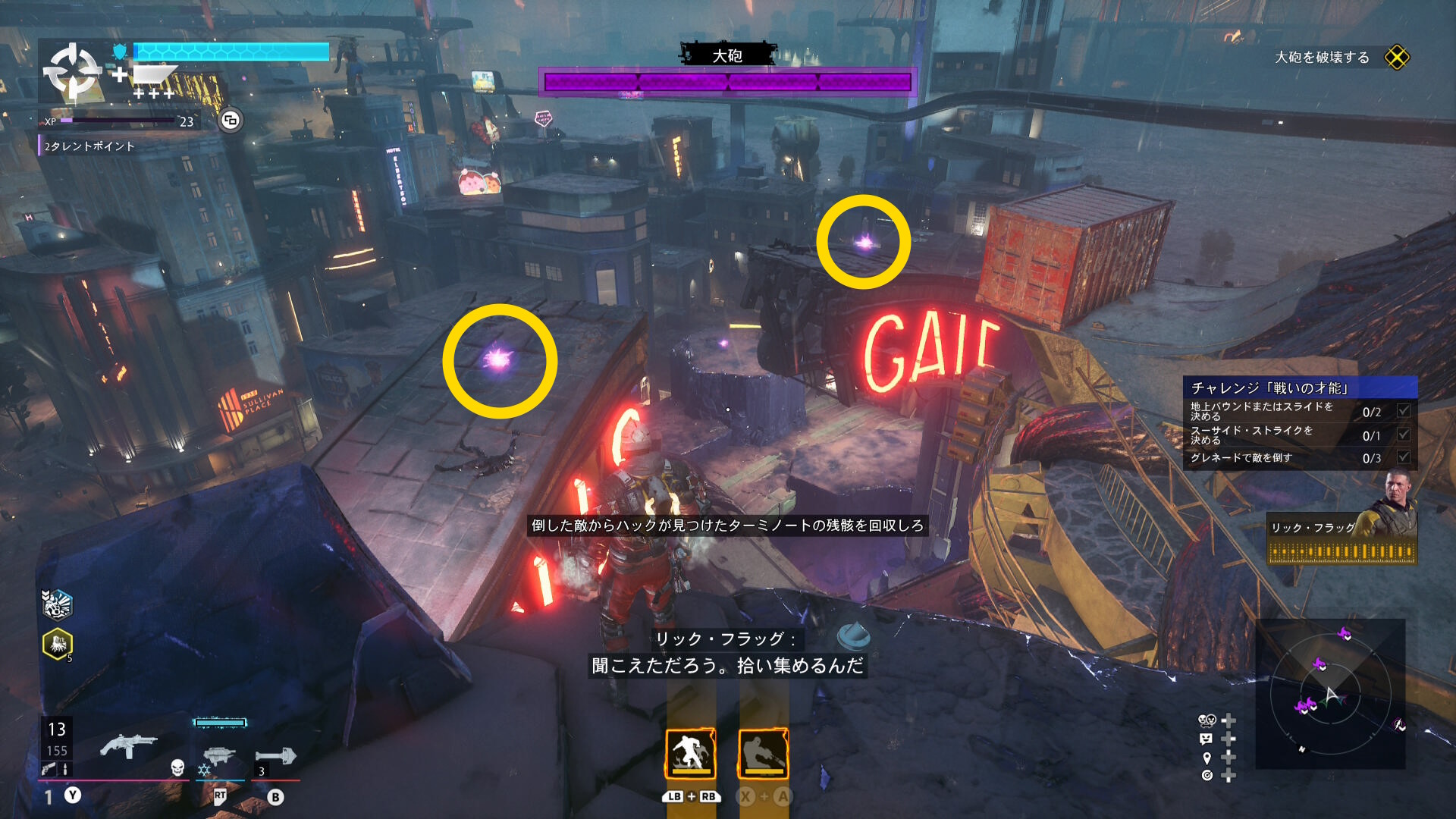1456x819 pixels.
Task: Open the circular radar minimap
Action: pos(1330,694)
